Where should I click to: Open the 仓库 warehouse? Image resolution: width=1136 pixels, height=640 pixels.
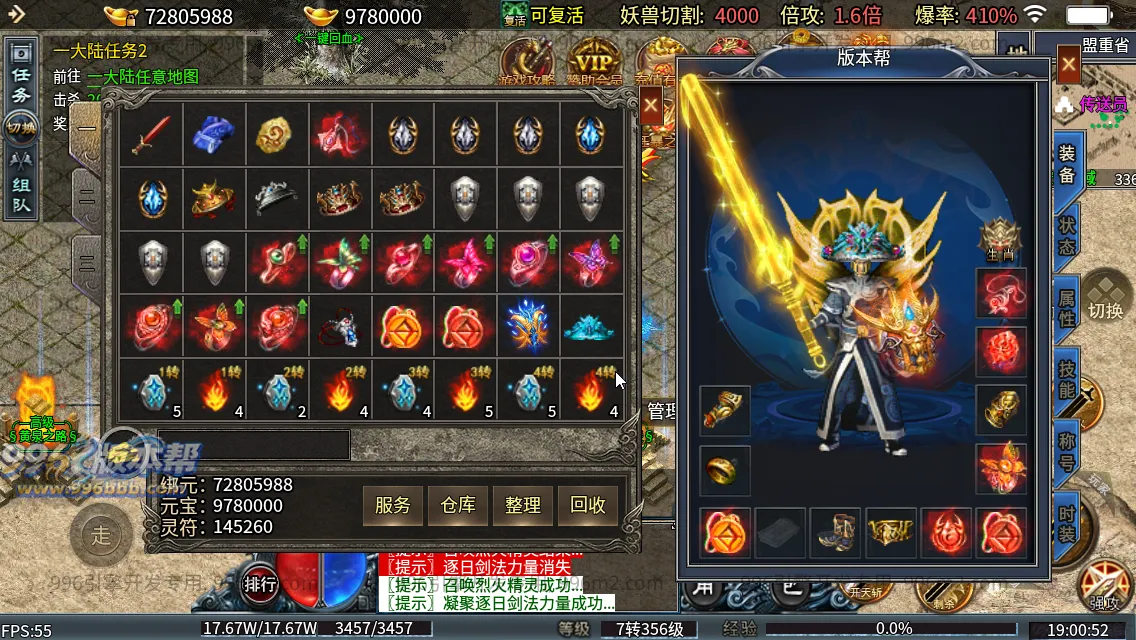click(x=458, y=505)
